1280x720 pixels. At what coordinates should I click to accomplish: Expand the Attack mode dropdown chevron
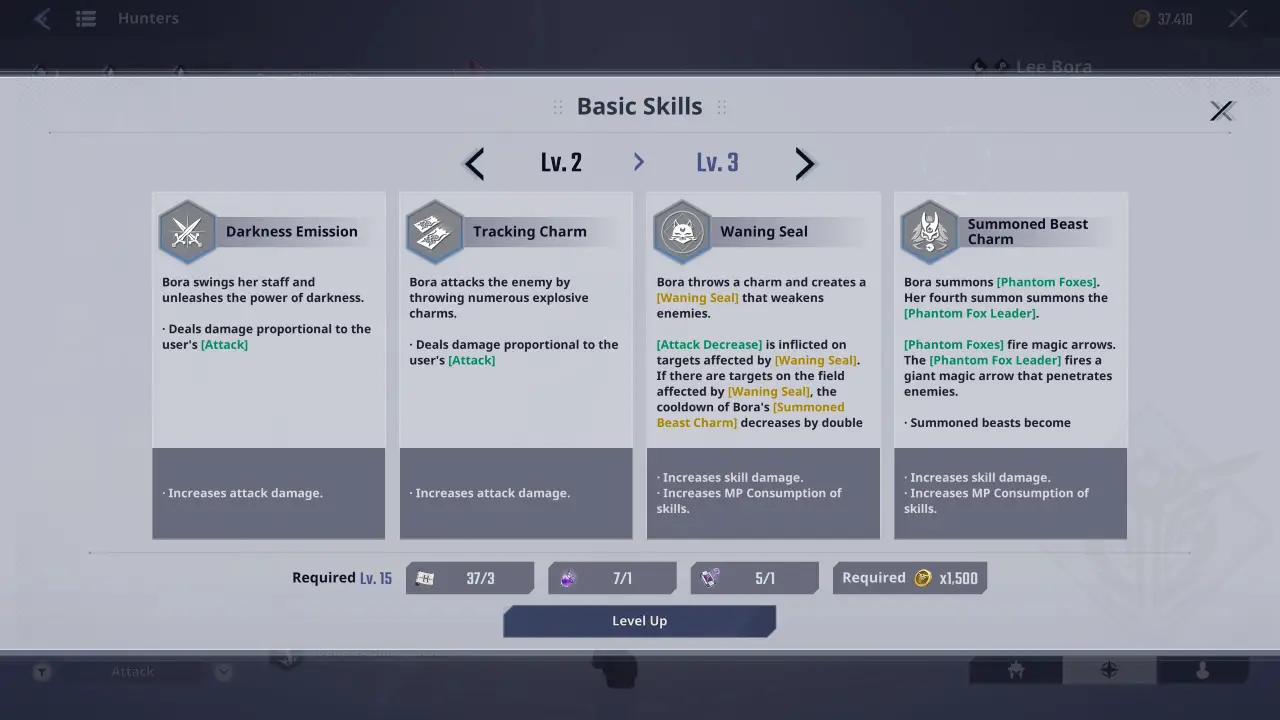(222, 671)
